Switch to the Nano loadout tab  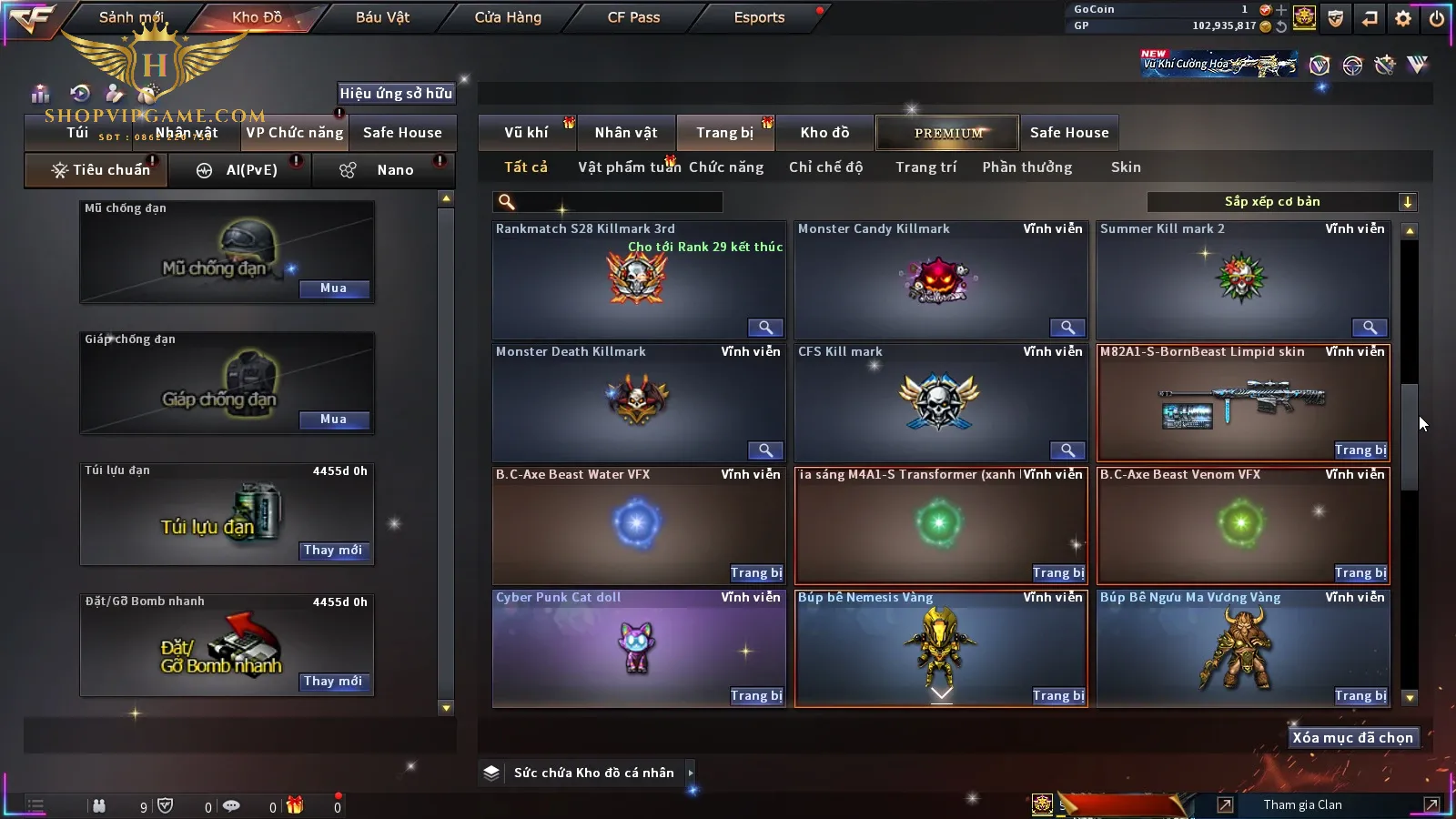pos(382,170)
